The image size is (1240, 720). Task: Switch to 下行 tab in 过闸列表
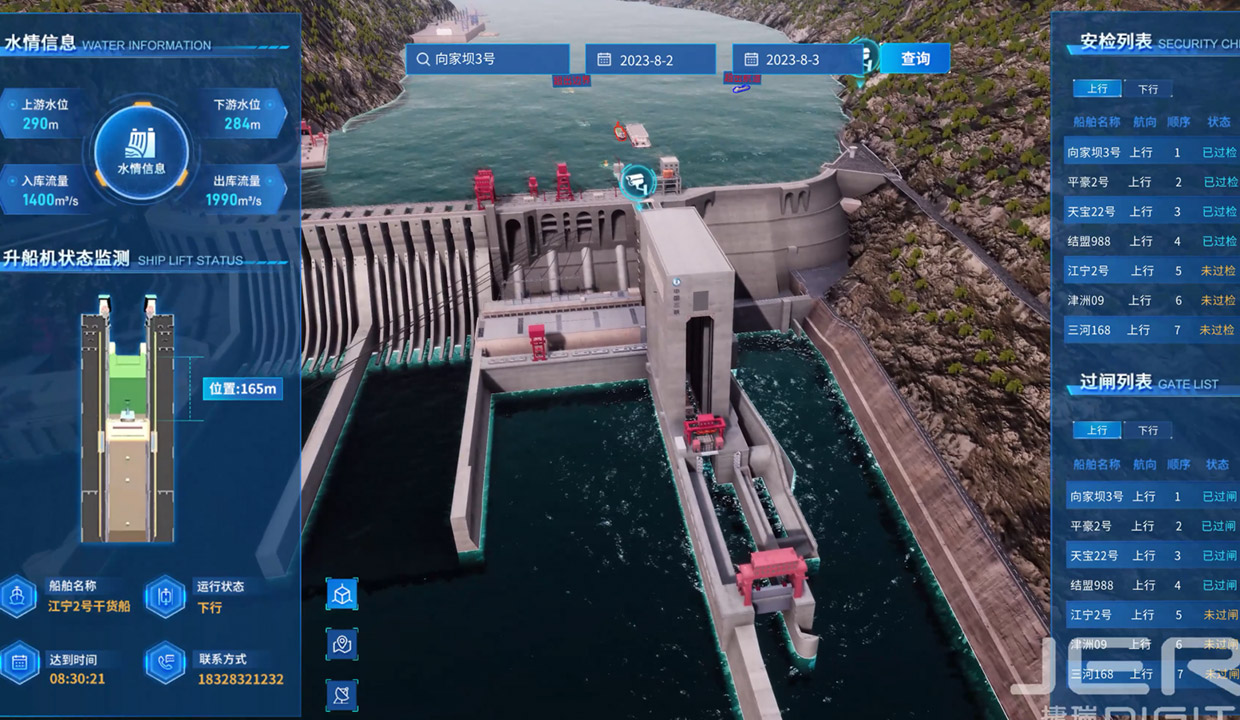coord(1147,430)
